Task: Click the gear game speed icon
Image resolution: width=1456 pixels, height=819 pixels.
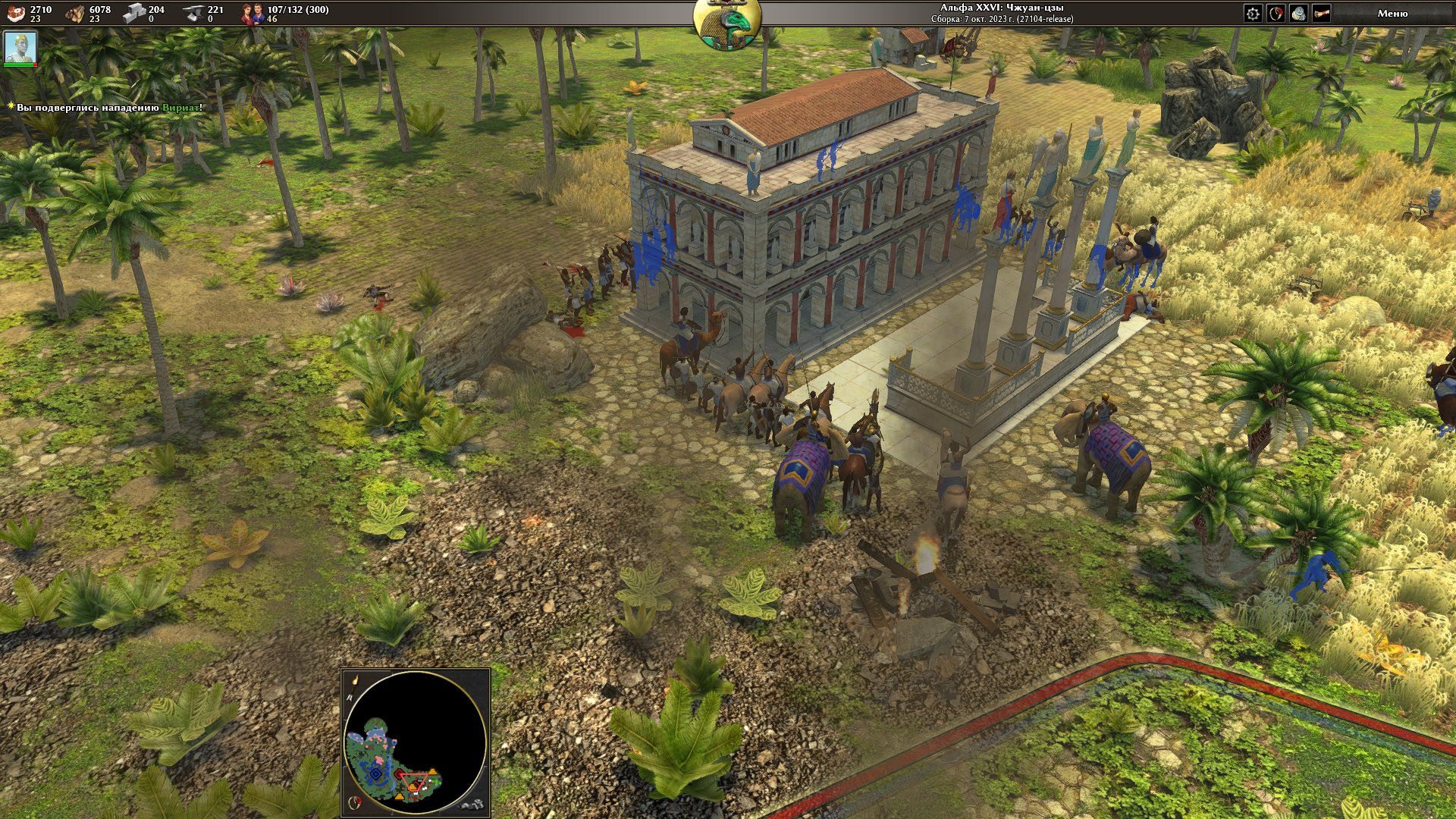Action: [x=1253, y=14]
